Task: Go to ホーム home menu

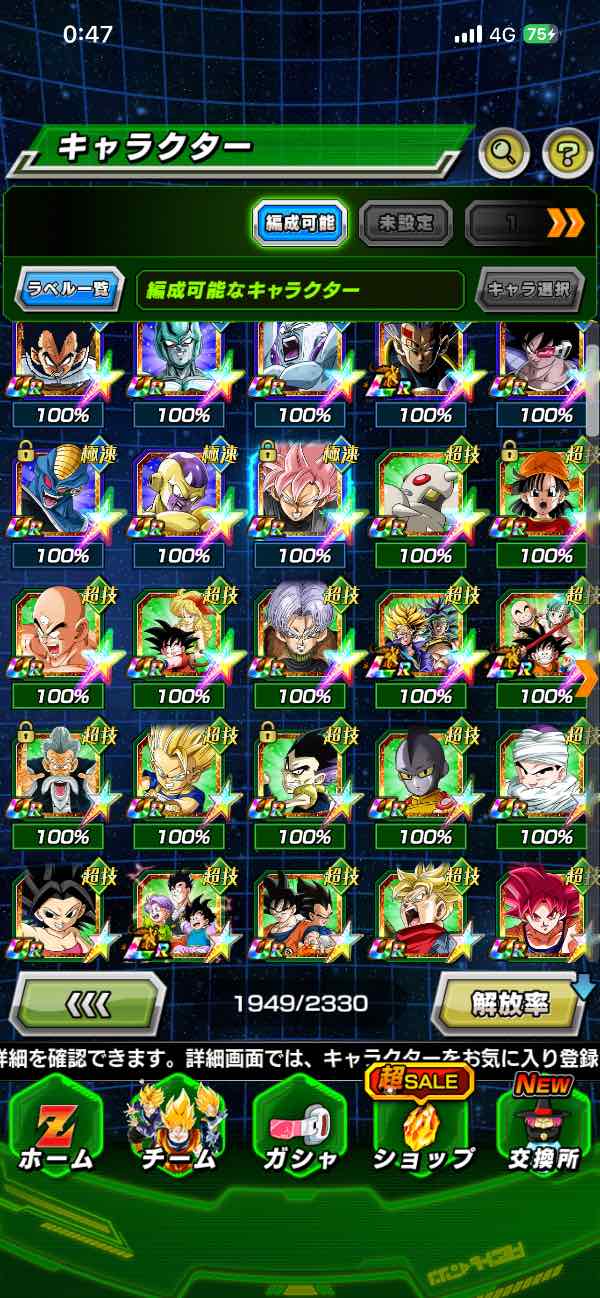Action: pos(55,1128)
